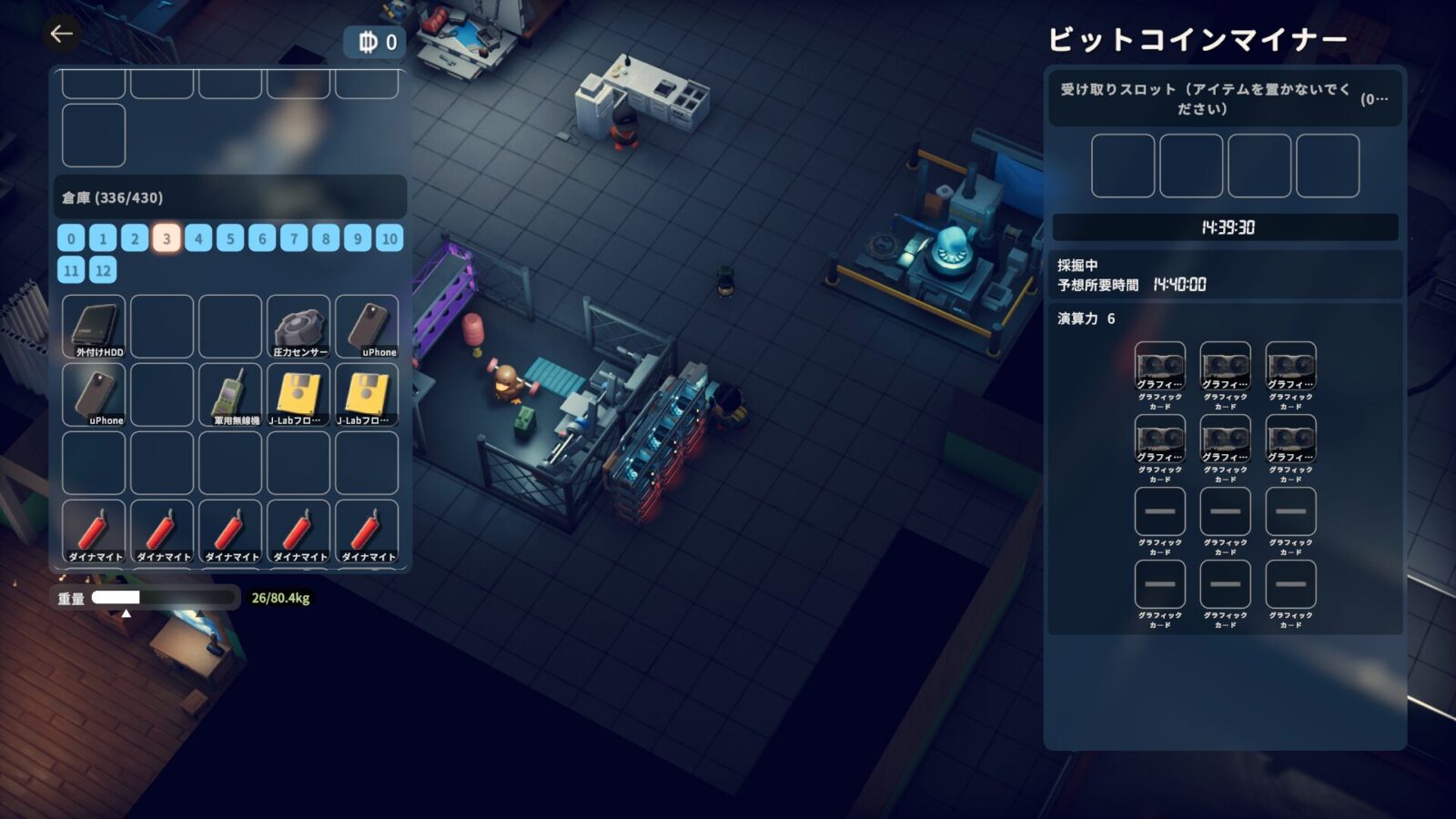This screenshot has height=819, width=1456.
Task: Select the 外付けHDD item in the inventory
Action: click(94, 326)
